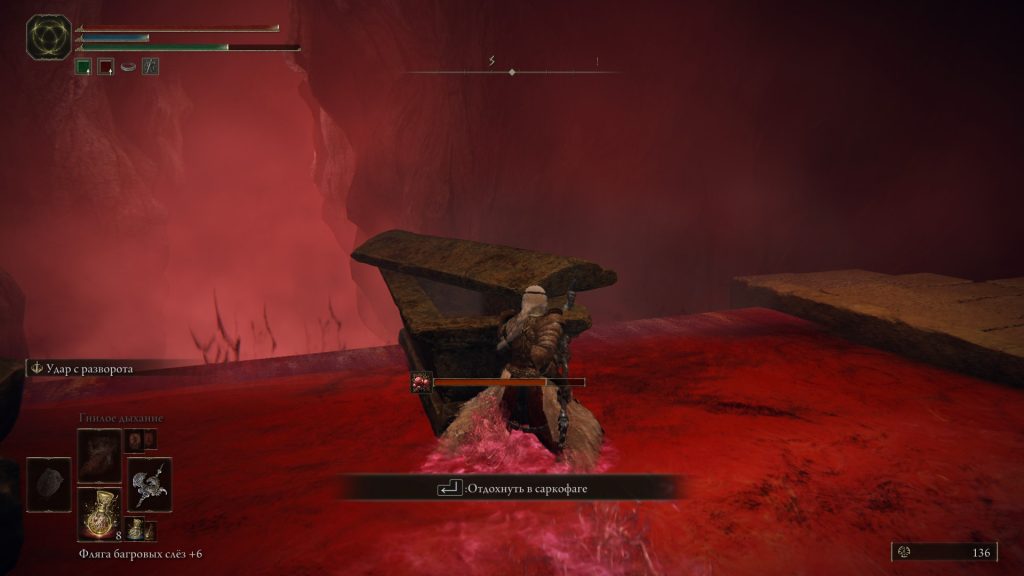Select the Flask of Crimson Tears slot

coord(99,513)
